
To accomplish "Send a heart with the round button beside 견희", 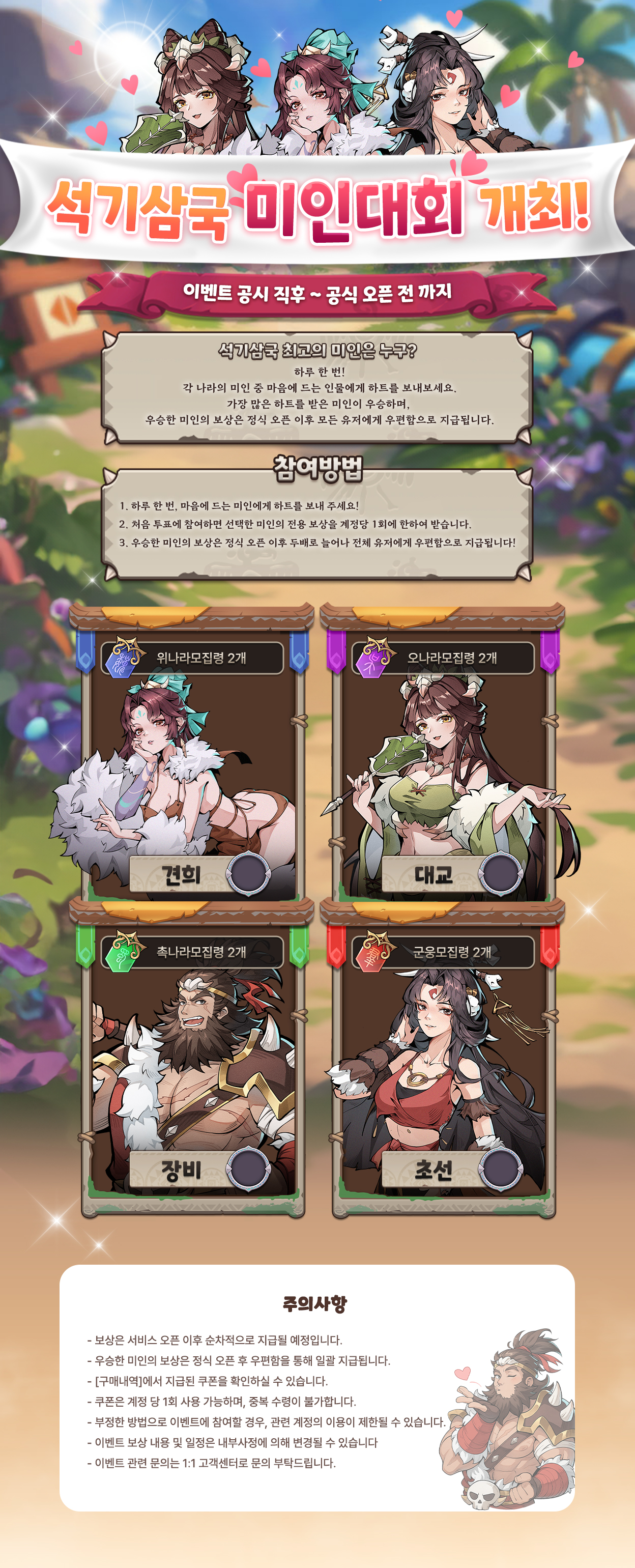I will (x=248, y=874).
